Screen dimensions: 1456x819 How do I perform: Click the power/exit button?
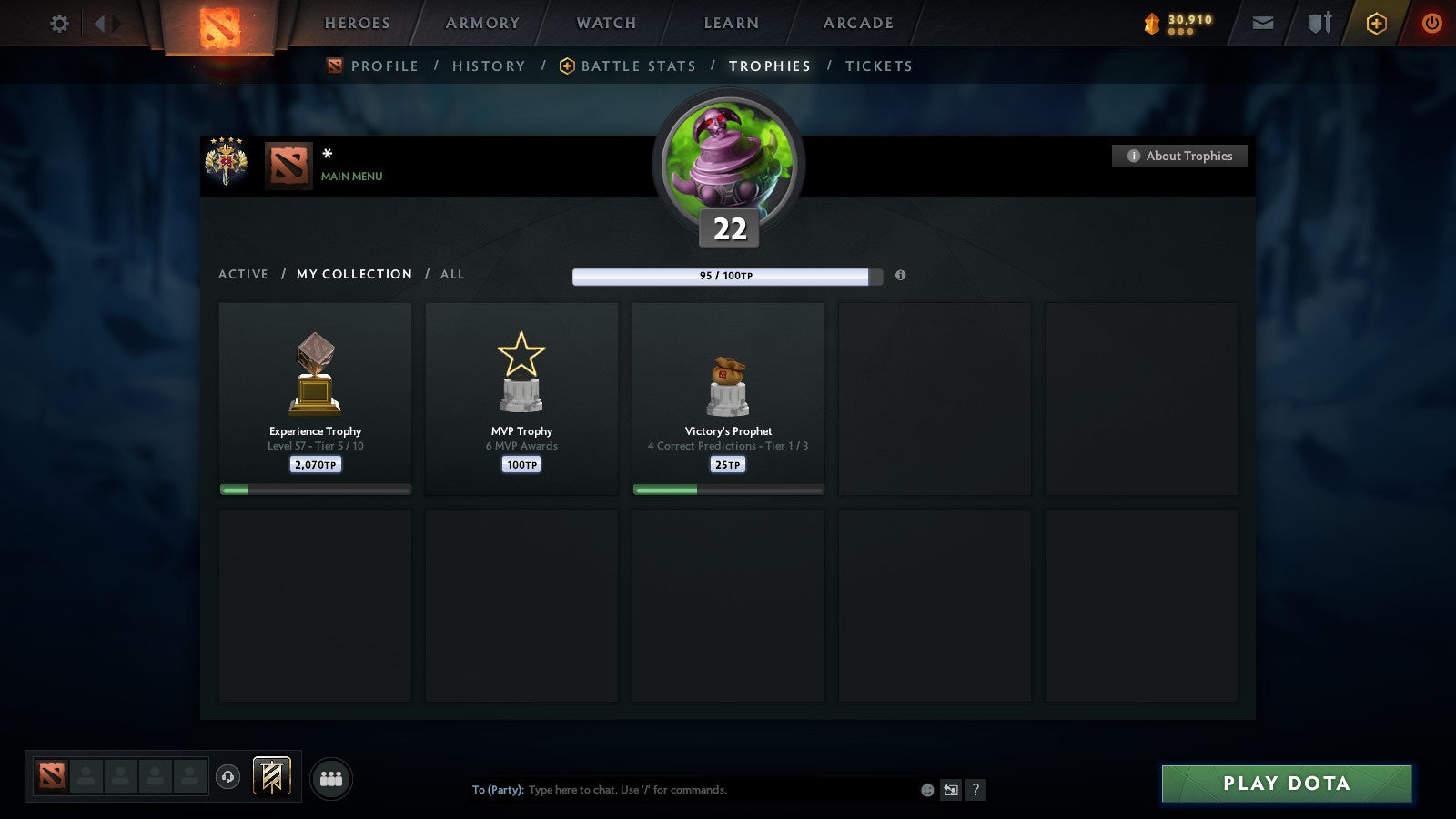[x=1431, y=24]
